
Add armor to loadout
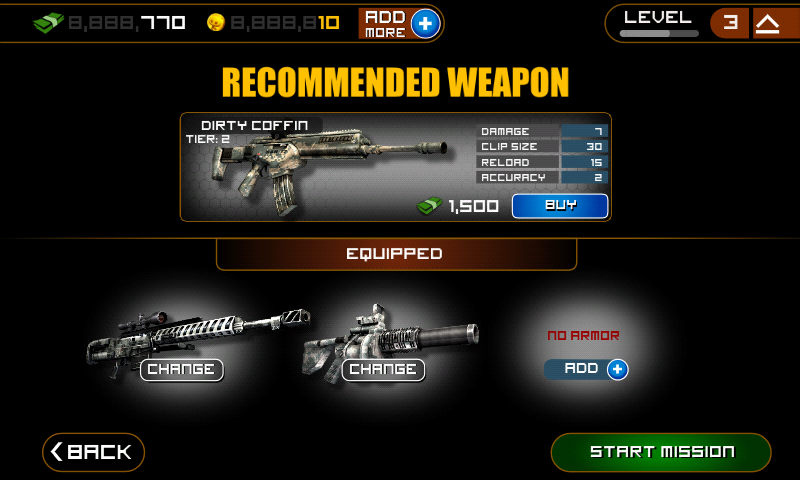[587, 369]
